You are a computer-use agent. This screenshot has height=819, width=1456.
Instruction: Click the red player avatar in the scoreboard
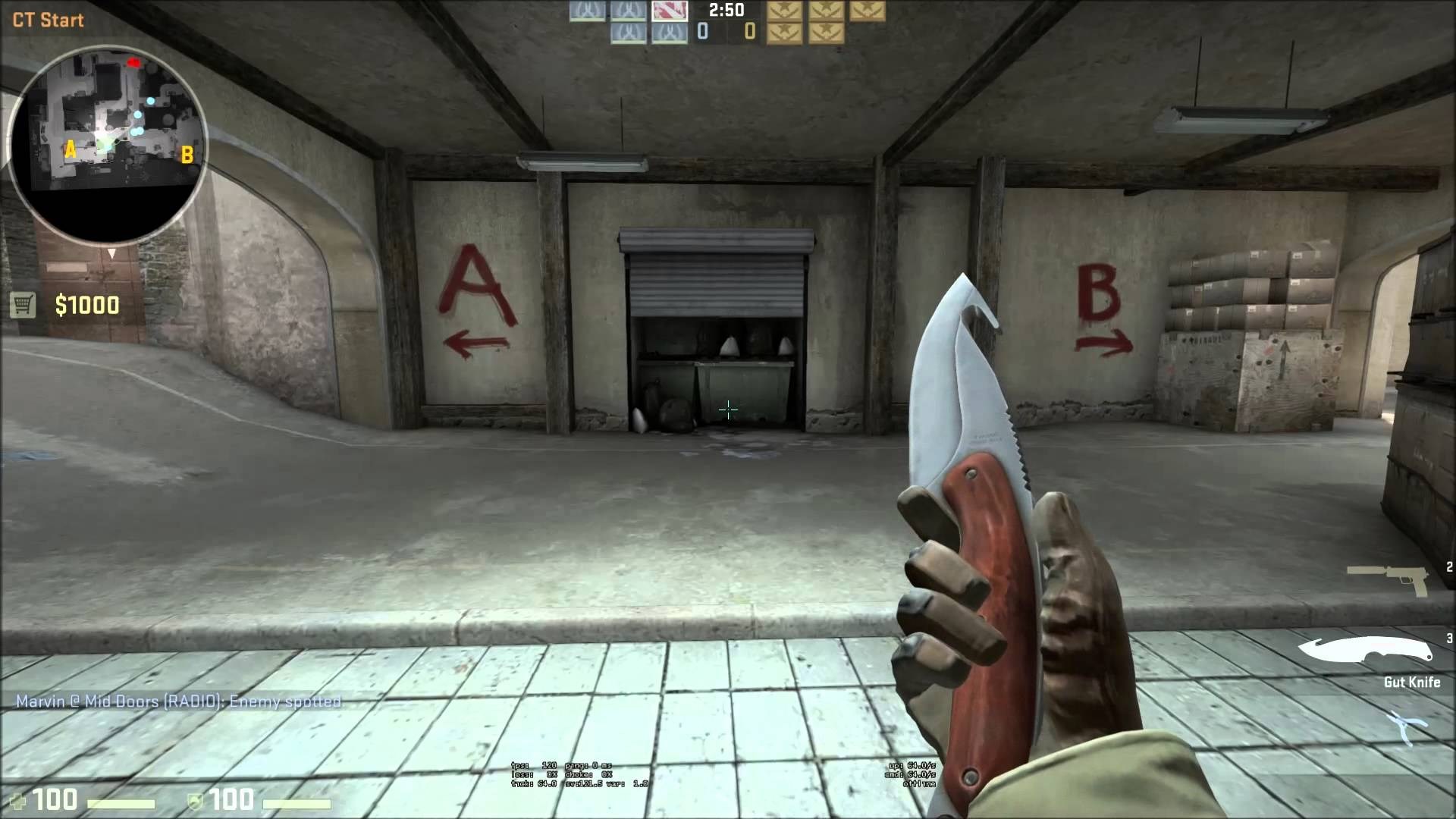coord(669,10)
